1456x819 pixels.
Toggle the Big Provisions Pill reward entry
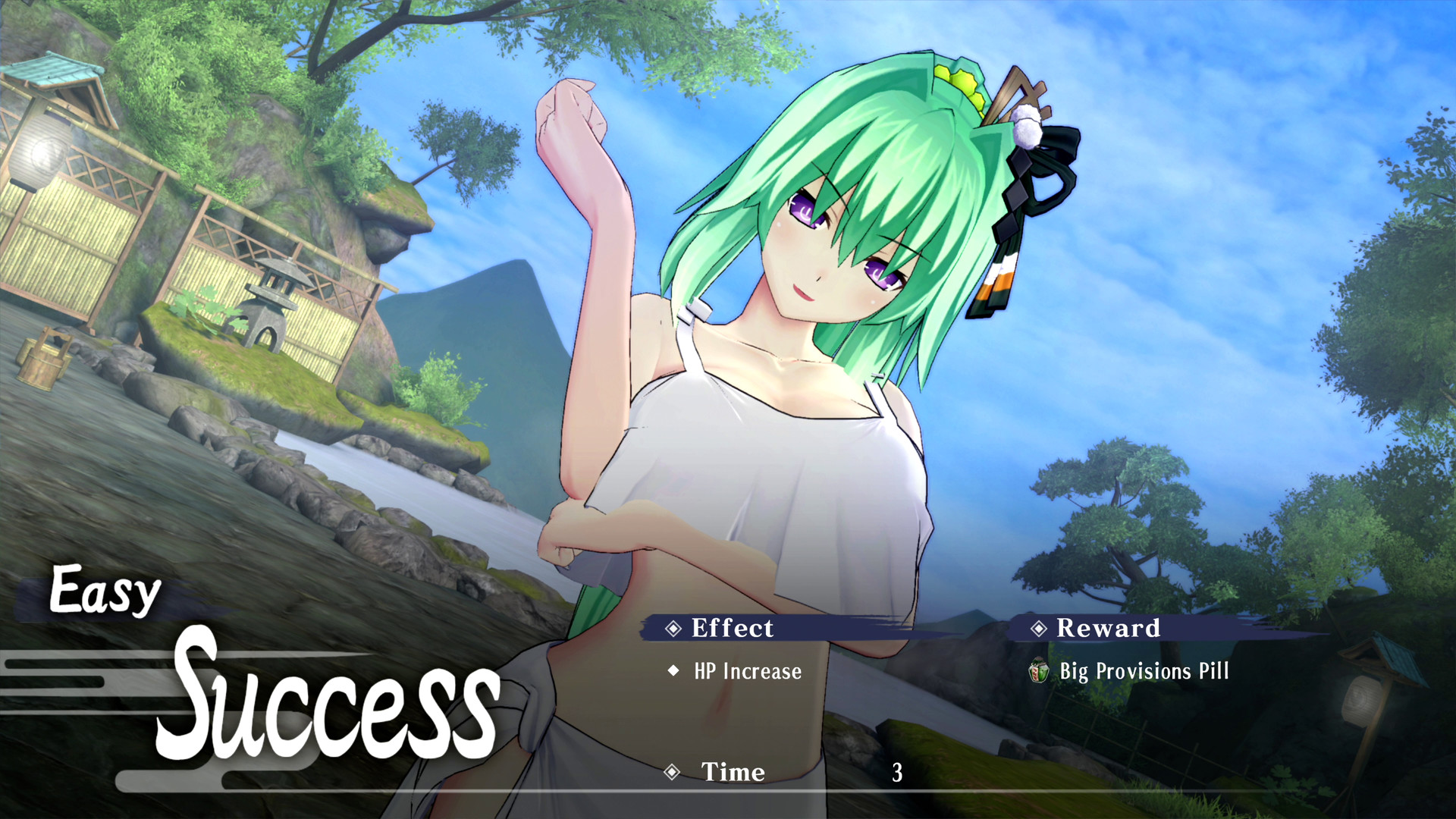pyautogui.click(x=1144, y=672)
